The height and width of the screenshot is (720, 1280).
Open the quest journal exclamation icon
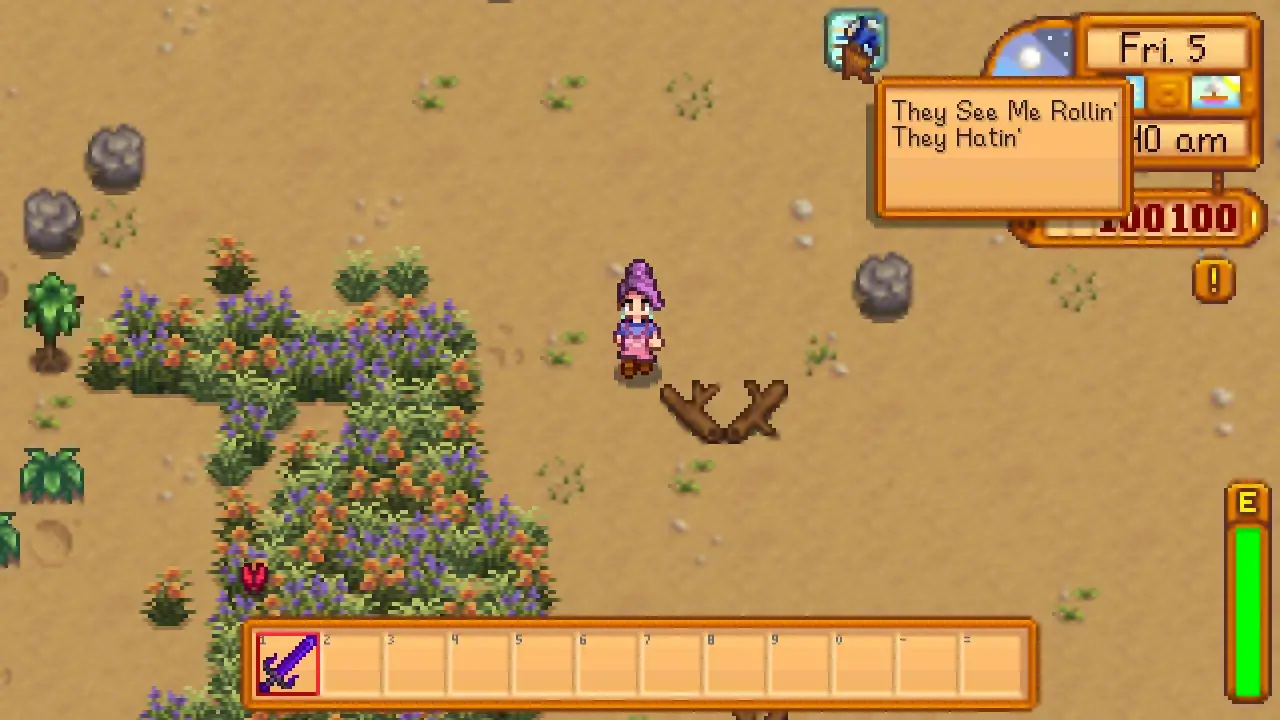pos(1215,281)
